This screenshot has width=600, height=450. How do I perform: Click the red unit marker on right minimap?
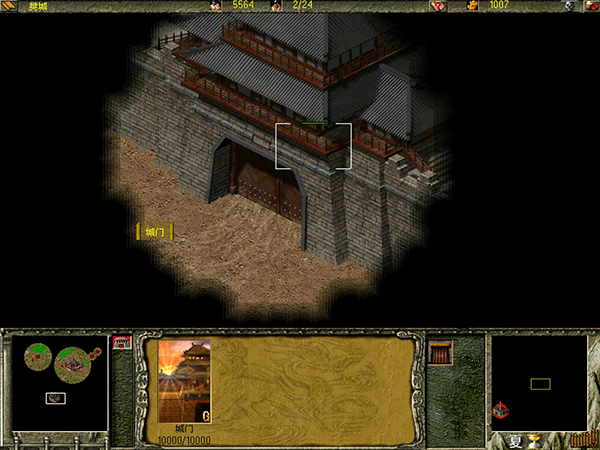coord(502,410)
